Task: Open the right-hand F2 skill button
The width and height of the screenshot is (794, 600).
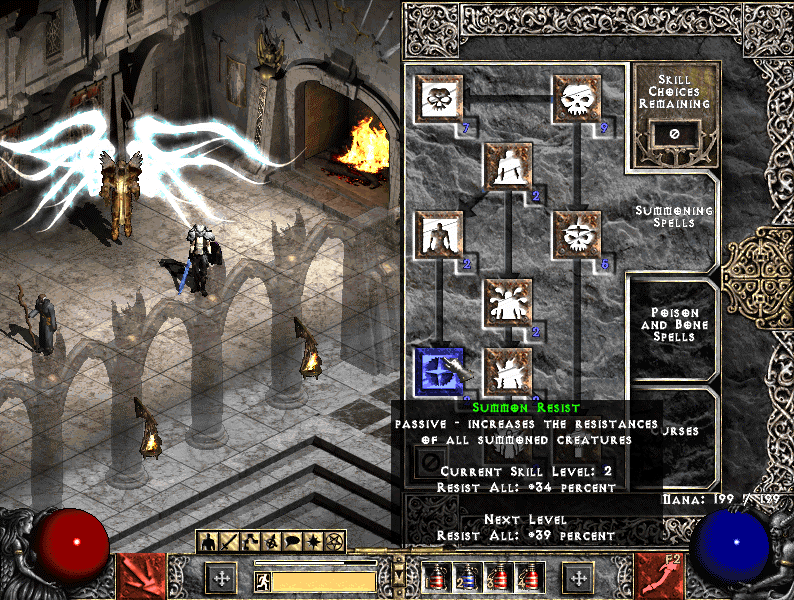Action: click(660, 577)
